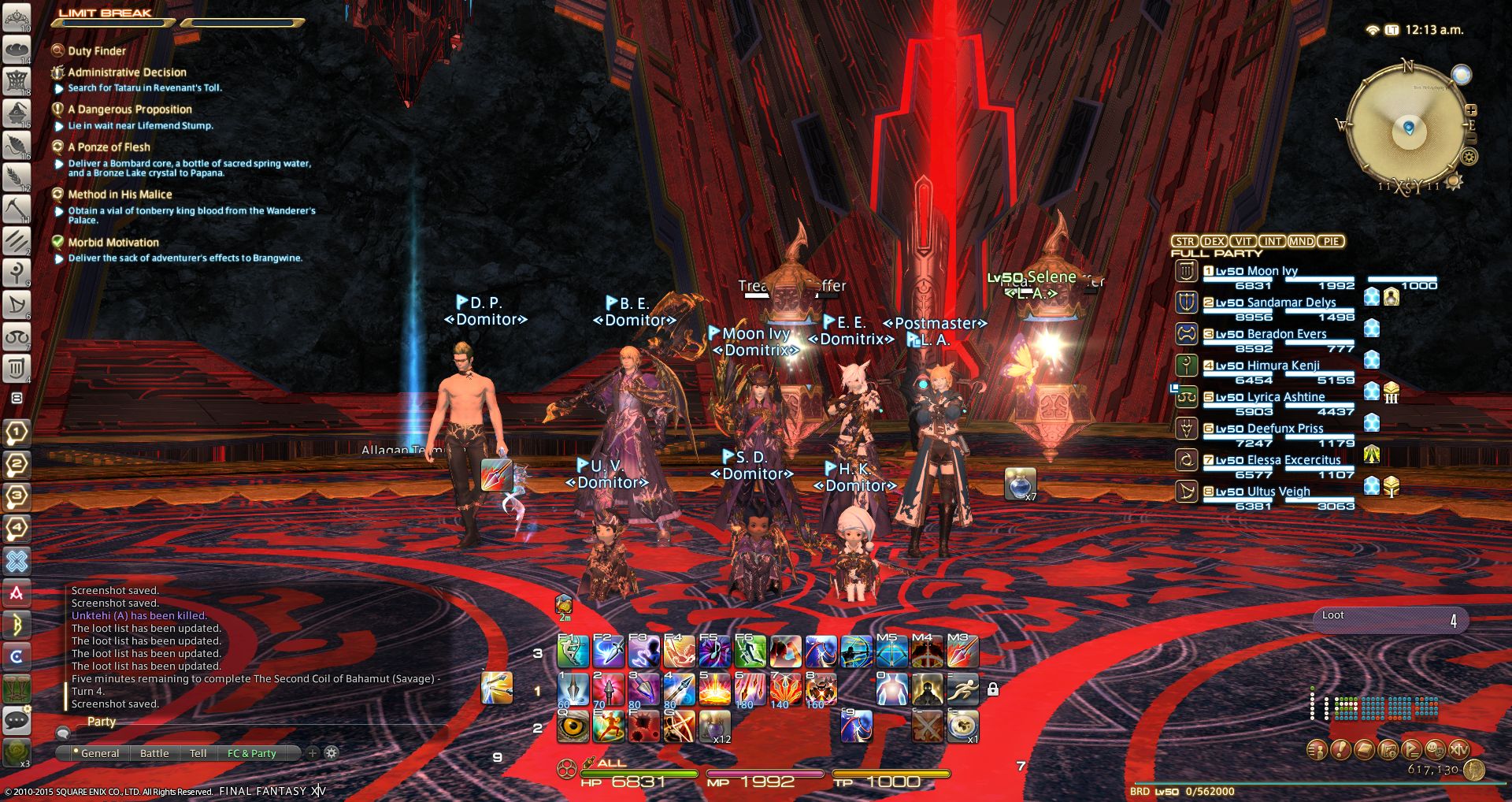
Task: Open the XIV system menu button
Action: pyautogui.click(x=1458, y=750)
